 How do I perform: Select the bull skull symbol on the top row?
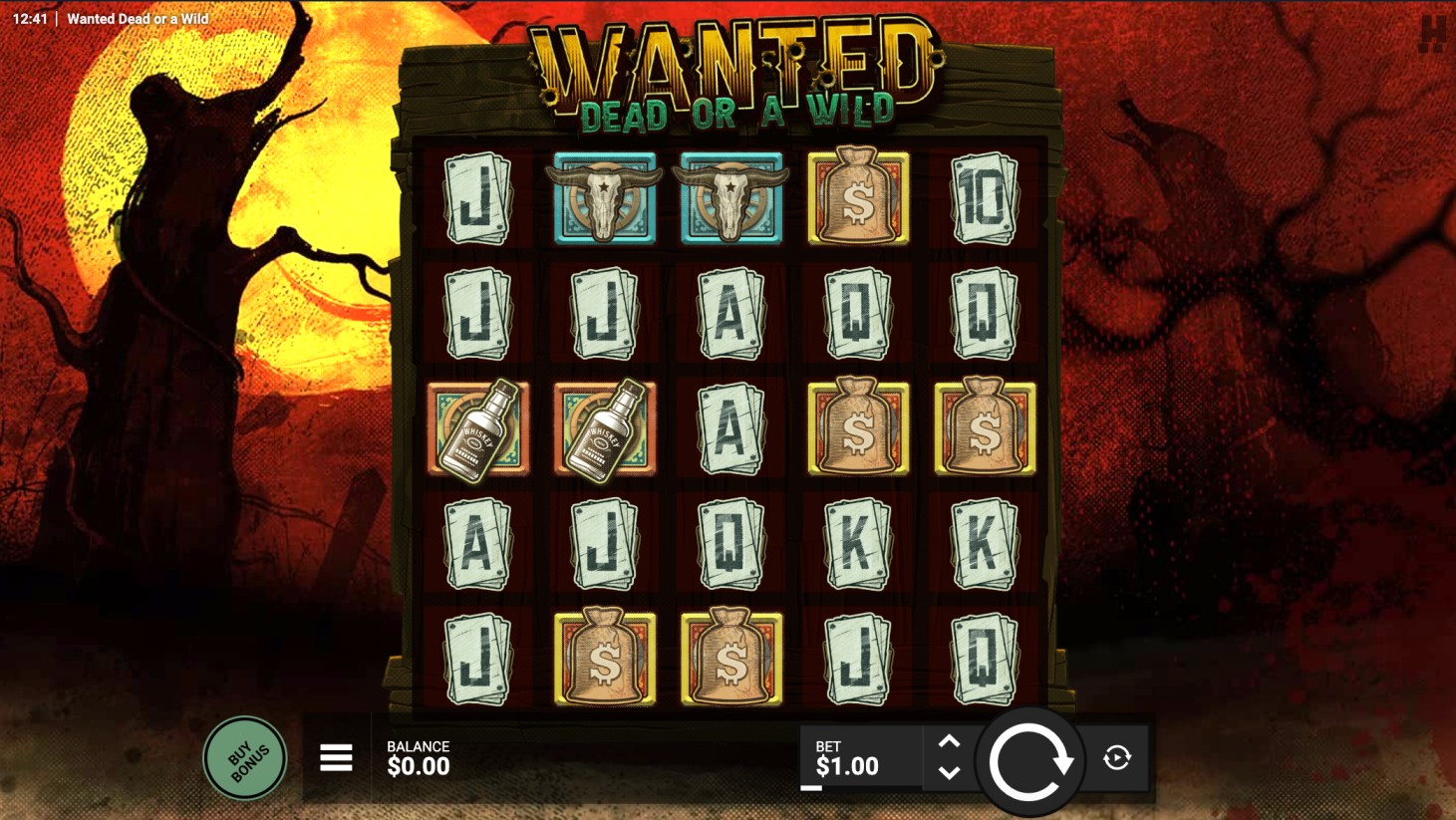click(x=605, y=197)
